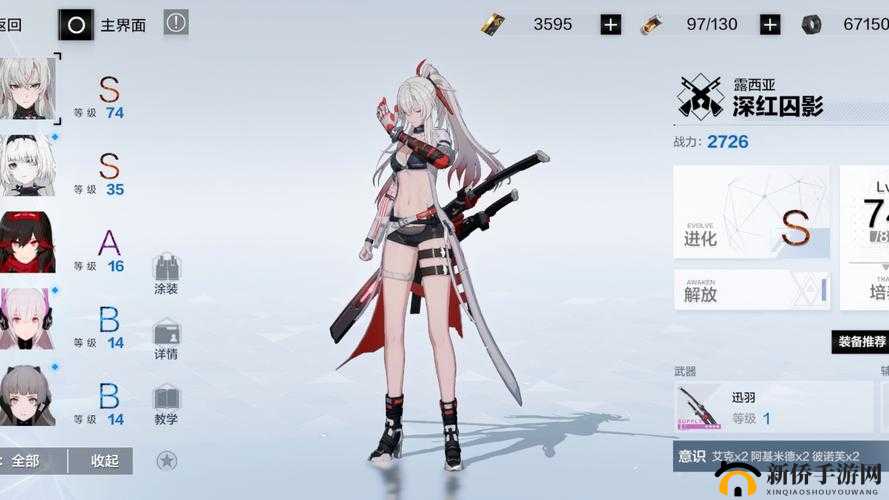The height and width of the screenshot is (500, 889).
Task: Click the star favorite icon
Action: [x=167, y=460]
